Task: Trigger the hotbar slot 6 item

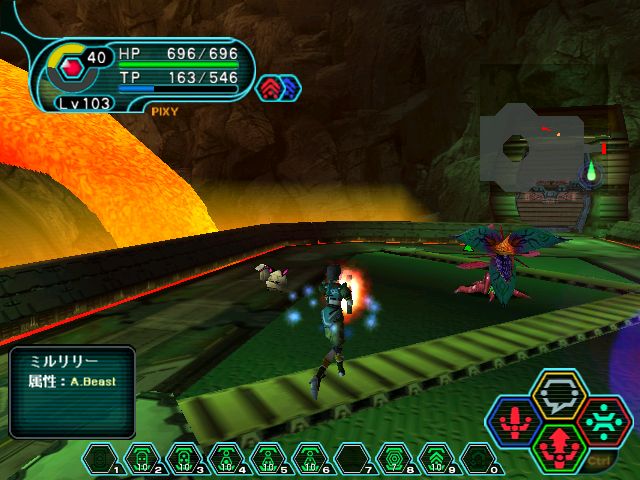Action: click(x=310, y=459)
